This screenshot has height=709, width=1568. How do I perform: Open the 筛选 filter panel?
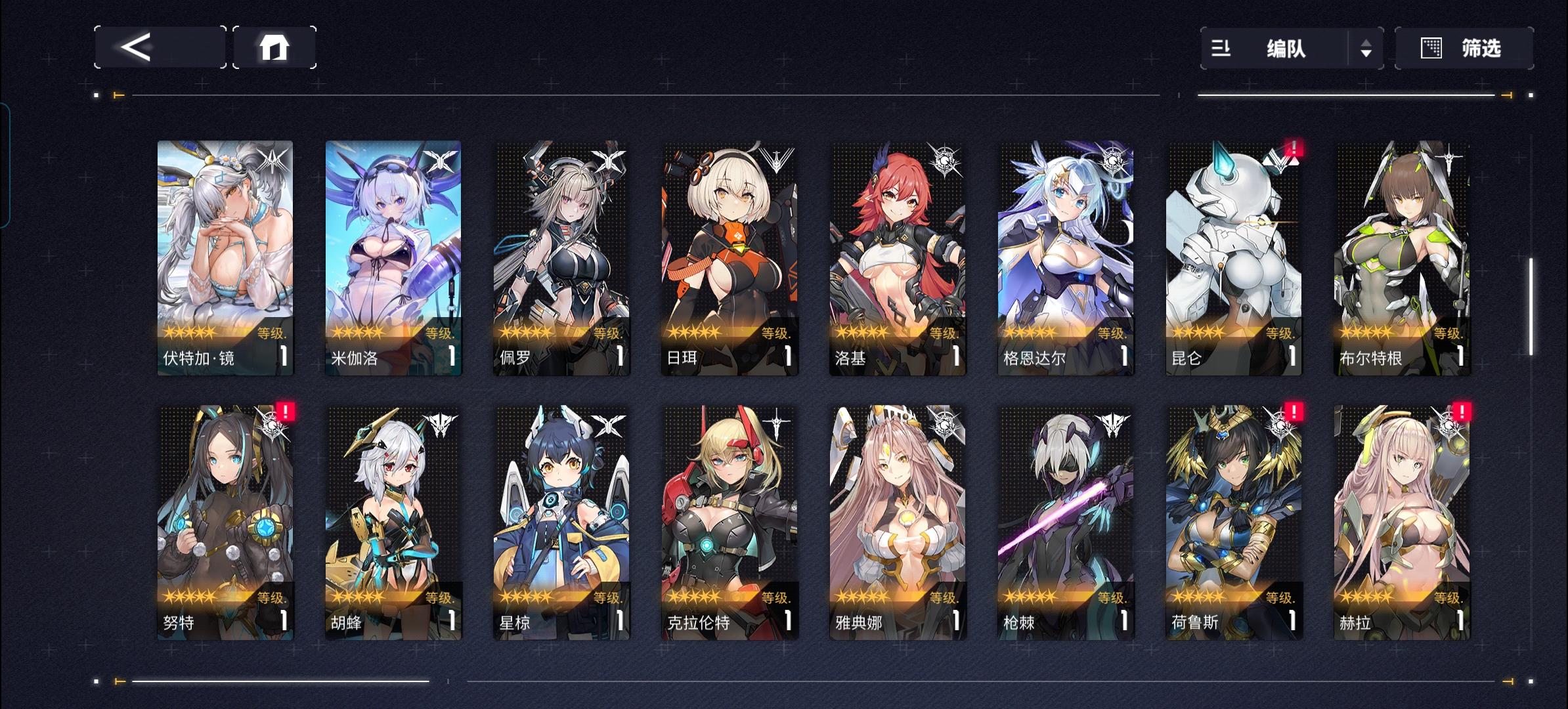[x=1481, y=48]
